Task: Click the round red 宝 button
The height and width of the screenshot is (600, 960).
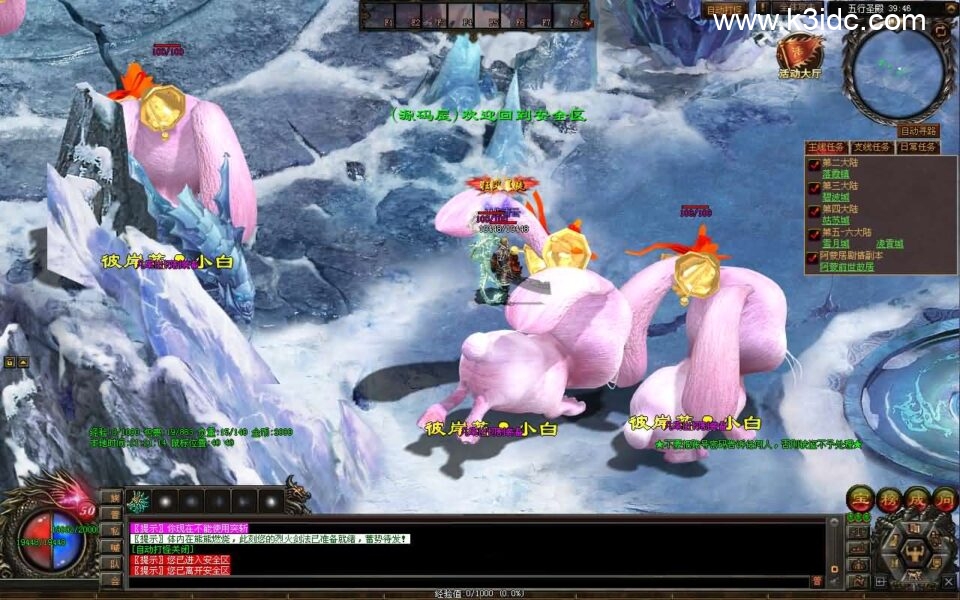Action: [x=859, y=498]
